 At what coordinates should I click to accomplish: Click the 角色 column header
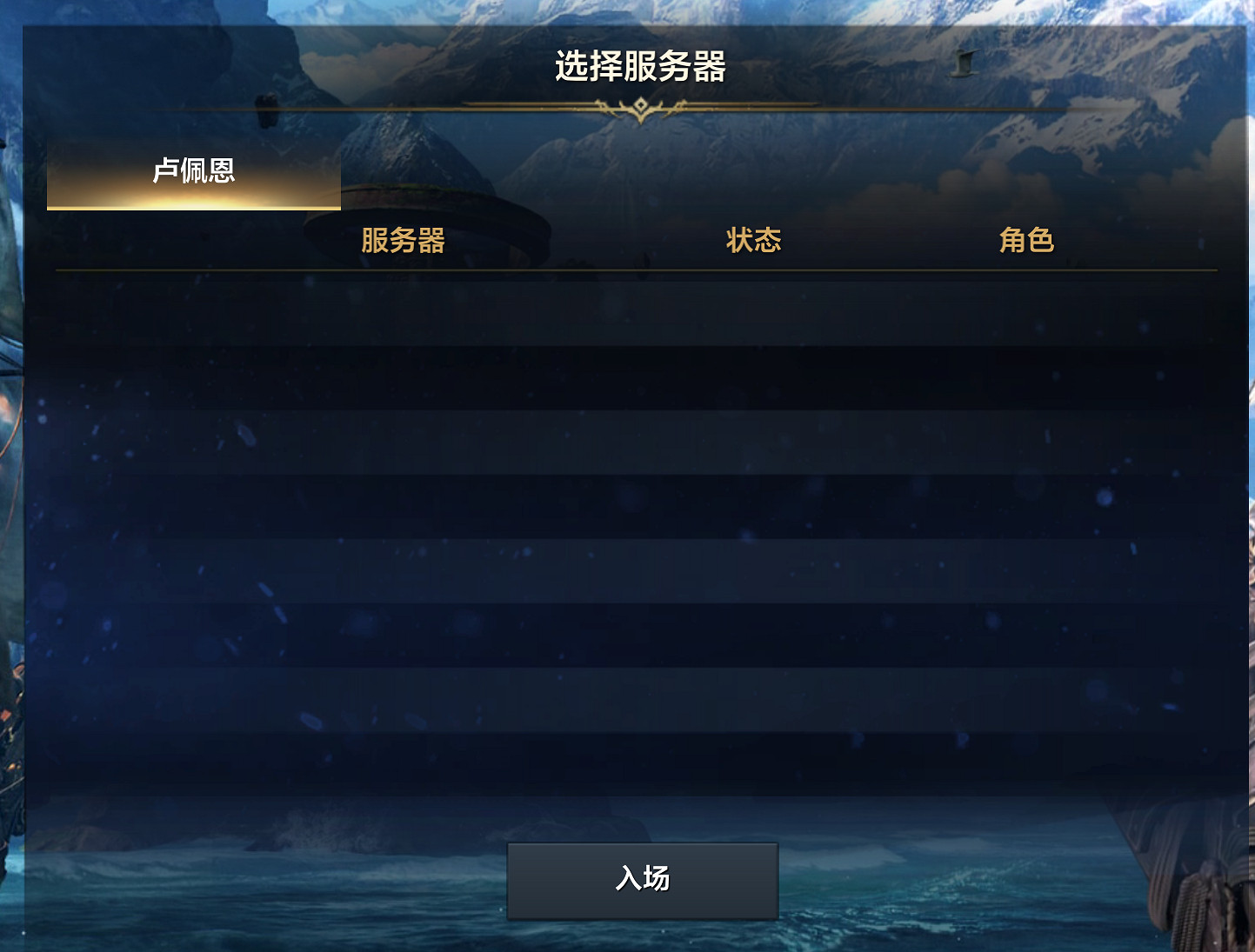pos(1027,239)
